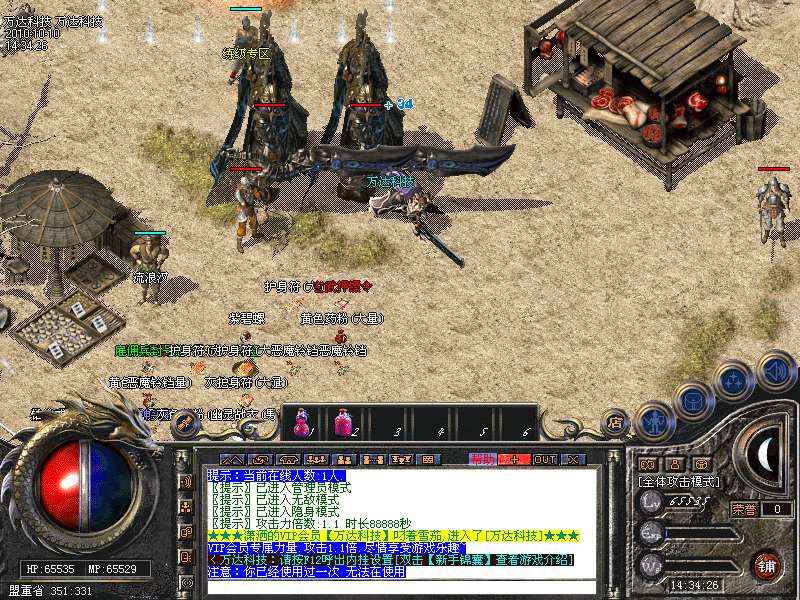
Task: Open the 店 shop button
Action: click(x=615, y=423)
